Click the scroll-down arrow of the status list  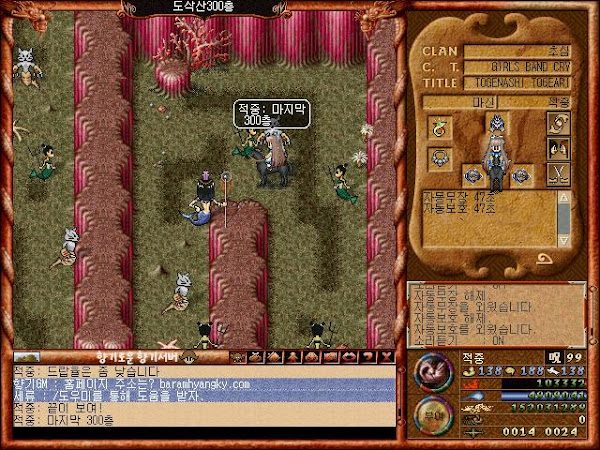[562, 241]
